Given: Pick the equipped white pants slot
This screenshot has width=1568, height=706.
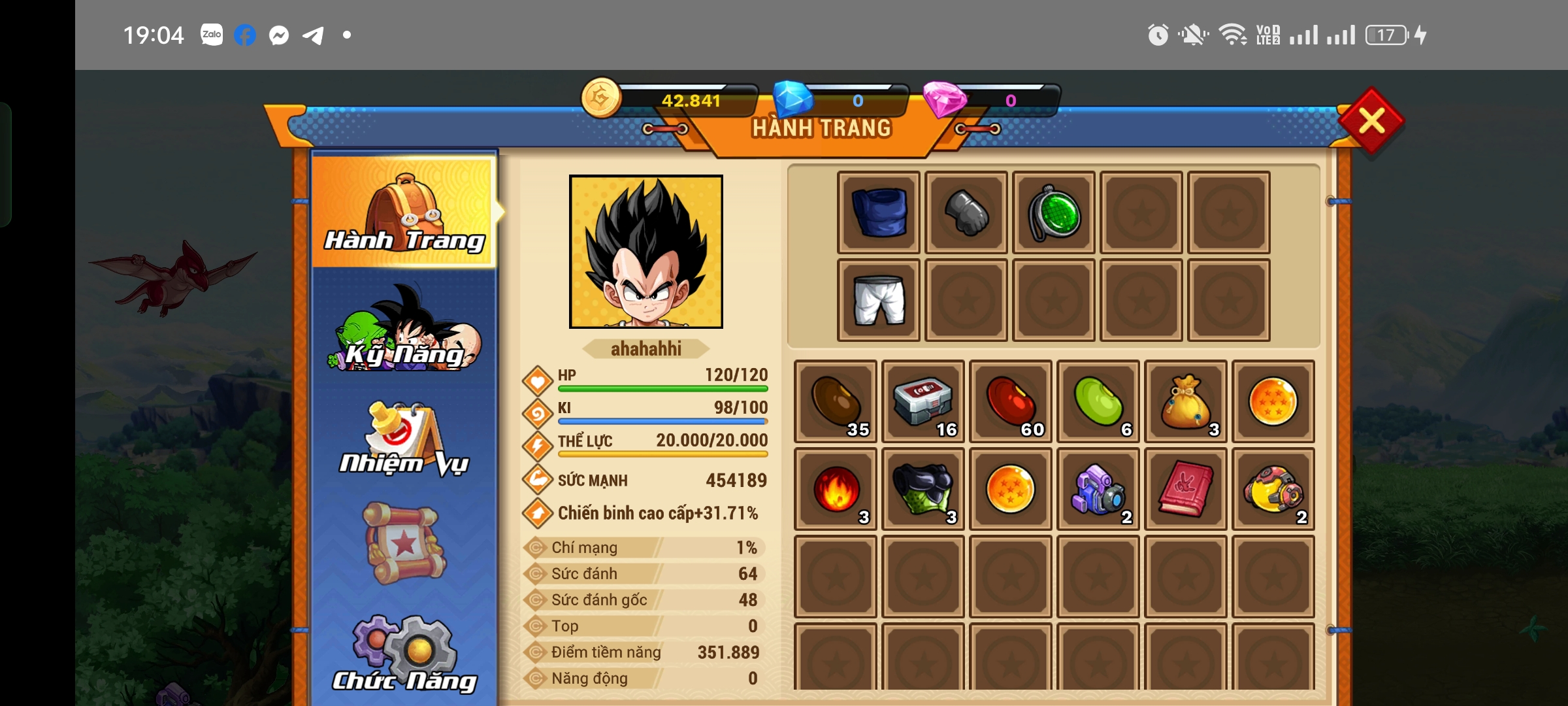Looking at the screenshot, I should tap(879, 300).
